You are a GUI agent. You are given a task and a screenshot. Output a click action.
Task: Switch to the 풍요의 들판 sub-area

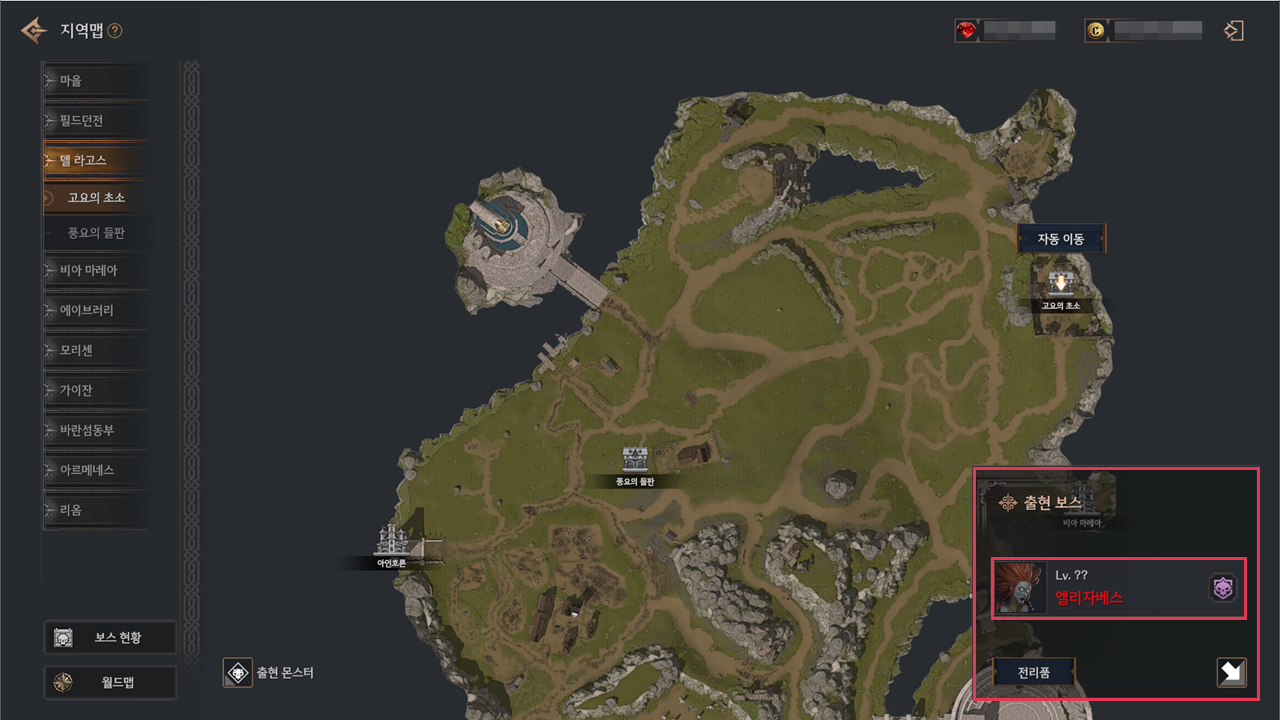[96, 233]
